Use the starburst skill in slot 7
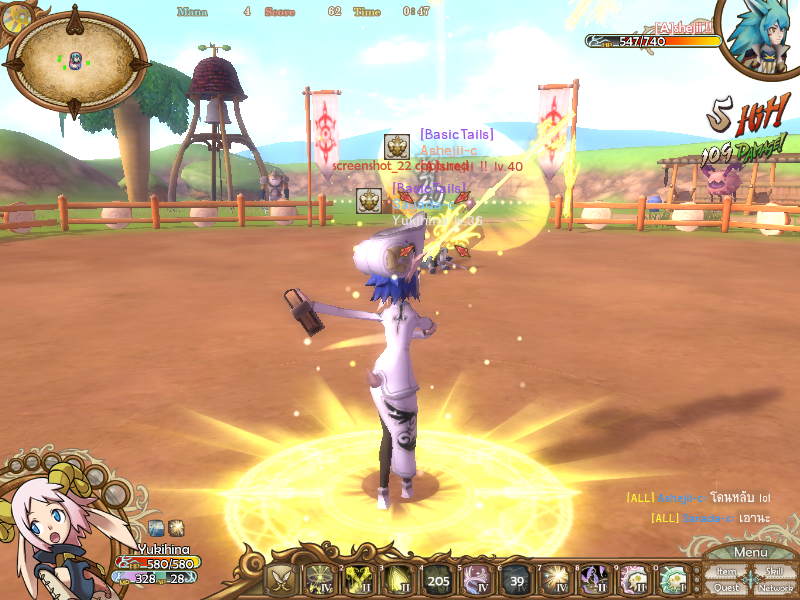Screen dimensions: 800x600 [555, 579]
